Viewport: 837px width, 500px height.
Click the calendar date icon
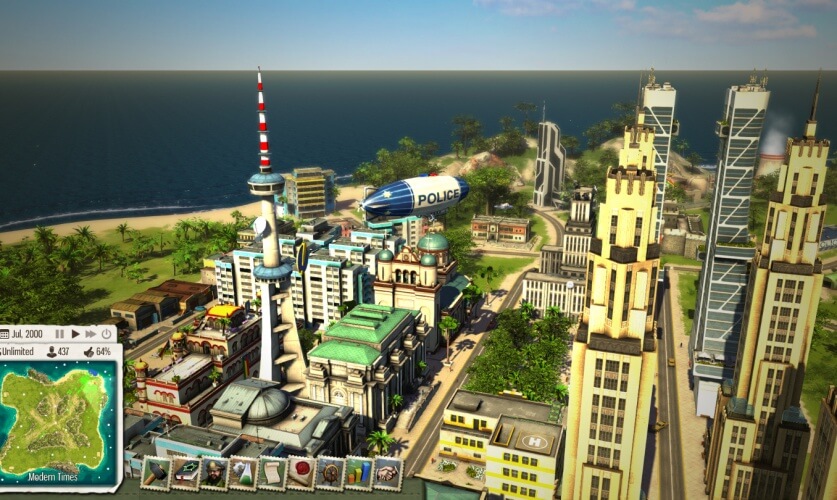(x=5, y=333)
